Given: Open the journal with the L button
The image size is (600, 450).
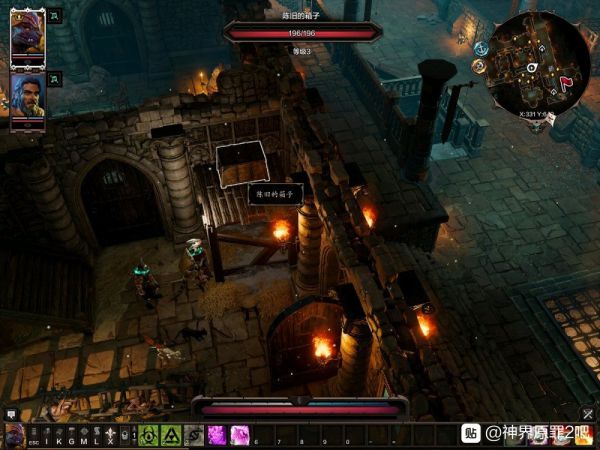Looking at the screenshot, I should coord(96,440).
